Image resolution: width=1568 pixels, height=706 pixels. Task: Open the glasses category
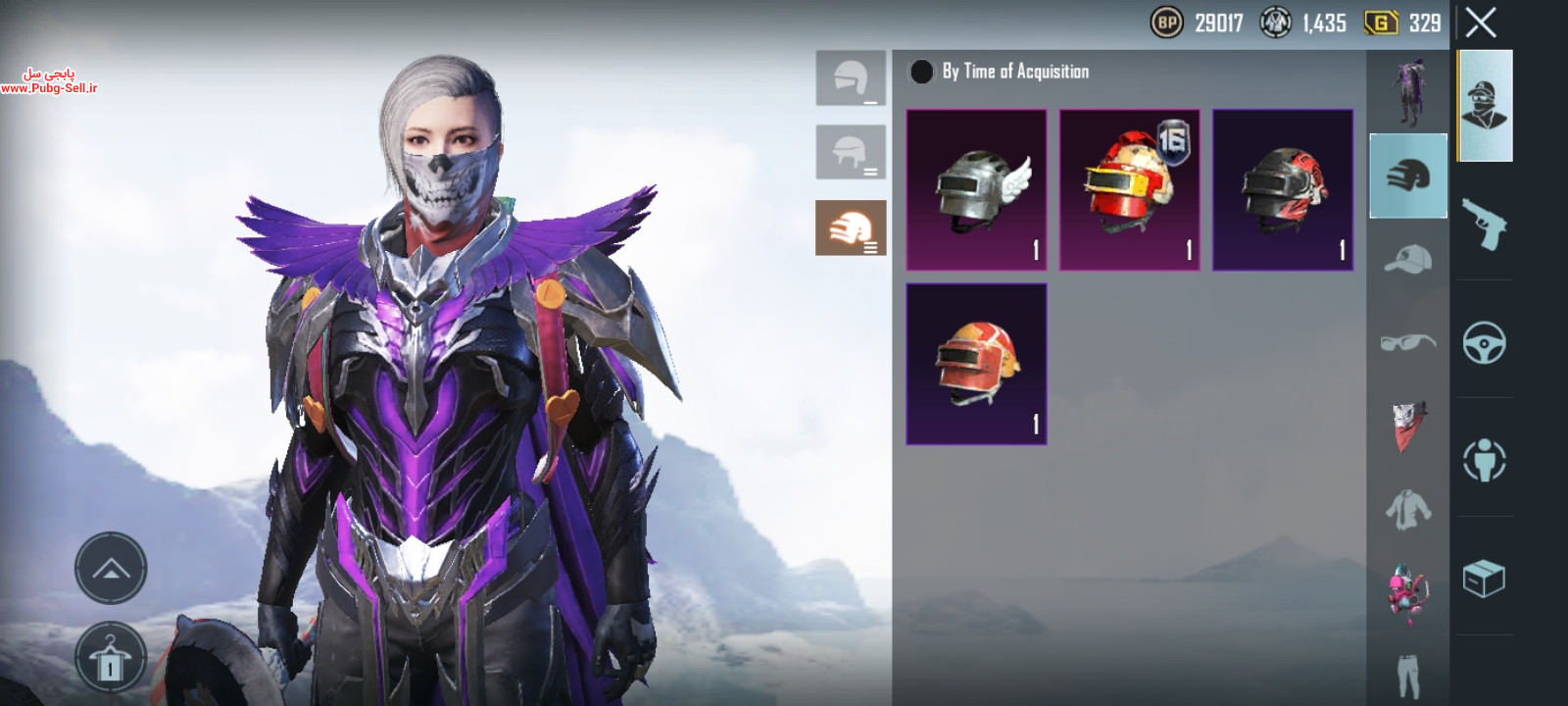(1408, 342)
